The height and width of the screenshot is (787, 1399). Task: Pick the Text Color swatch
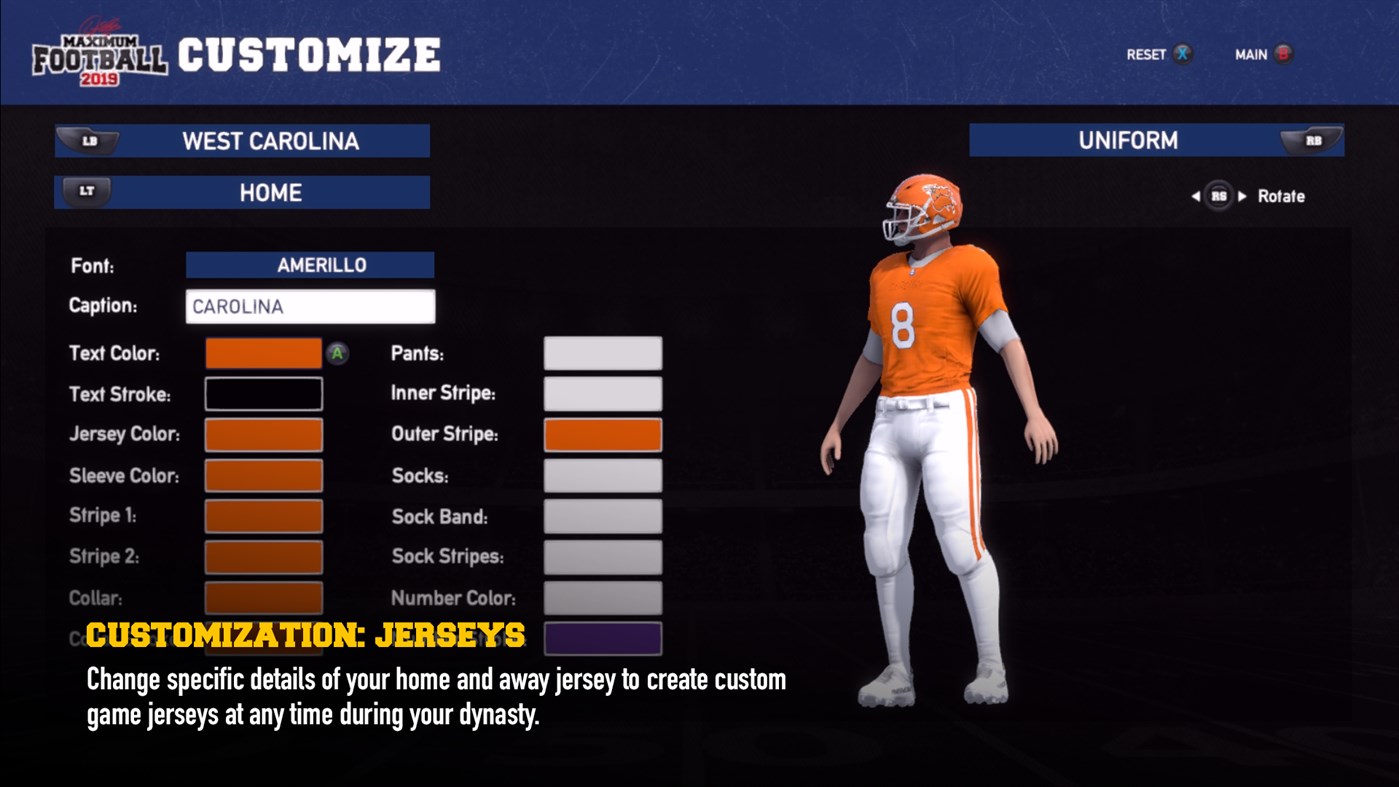(x=263, y=353)
